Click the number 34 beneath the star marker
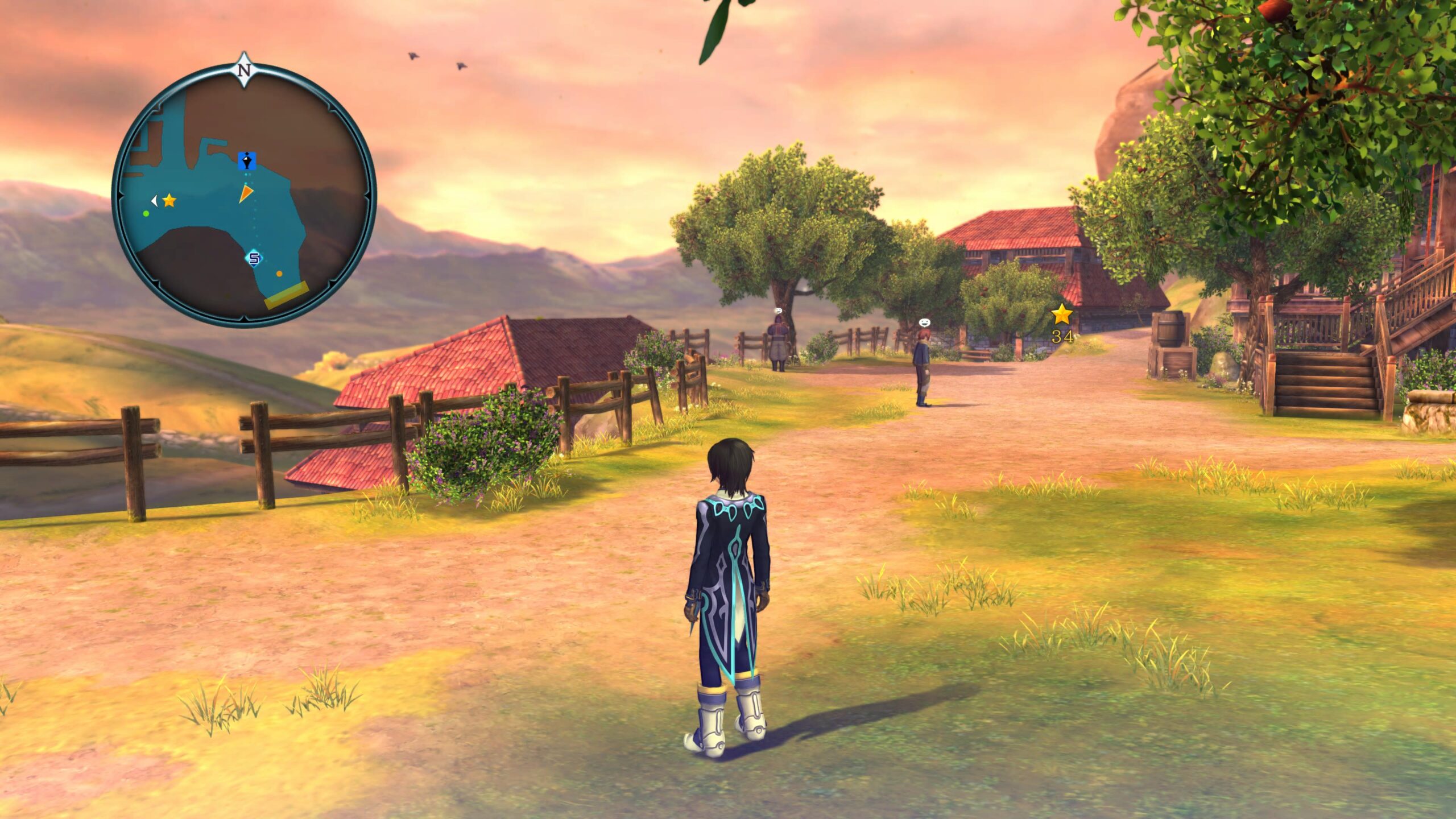 [x=1062, y=336]
